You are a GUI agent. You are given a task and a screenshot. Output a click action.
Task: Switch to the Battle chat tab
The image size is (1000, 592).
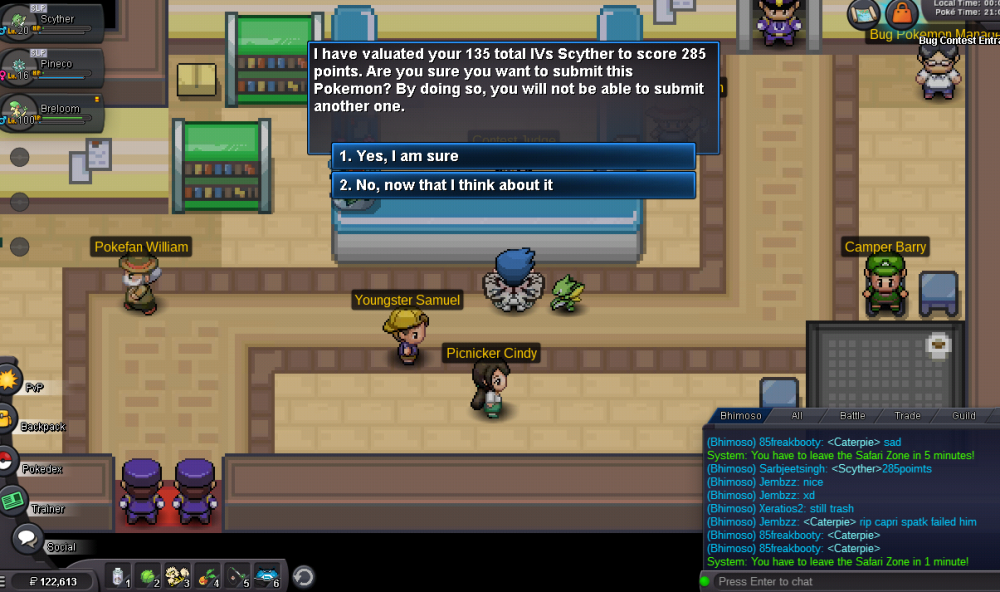(x=852, y=415)
